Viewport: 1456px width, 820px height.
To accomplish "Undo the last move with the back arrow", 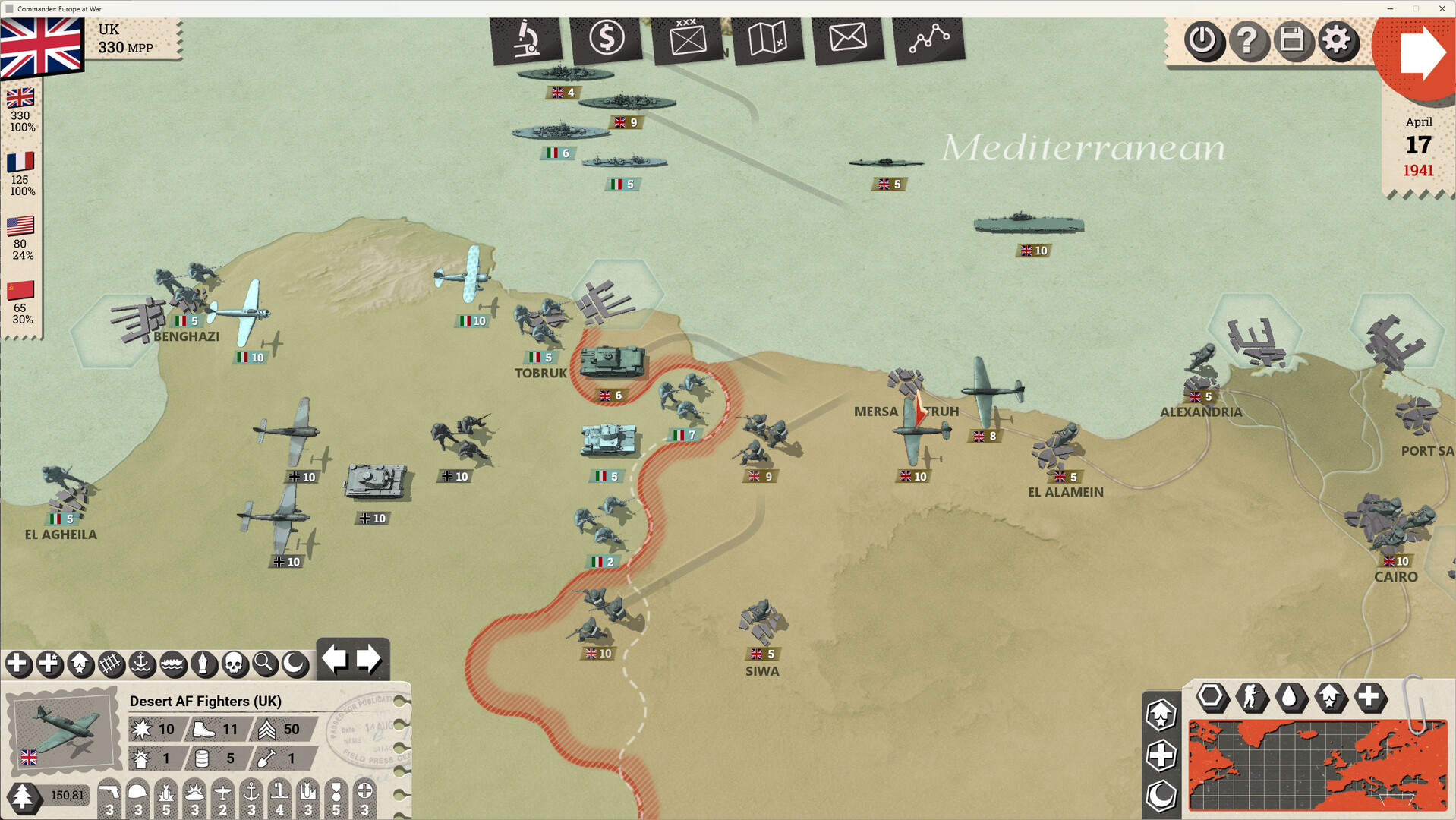I will point(336,659).
